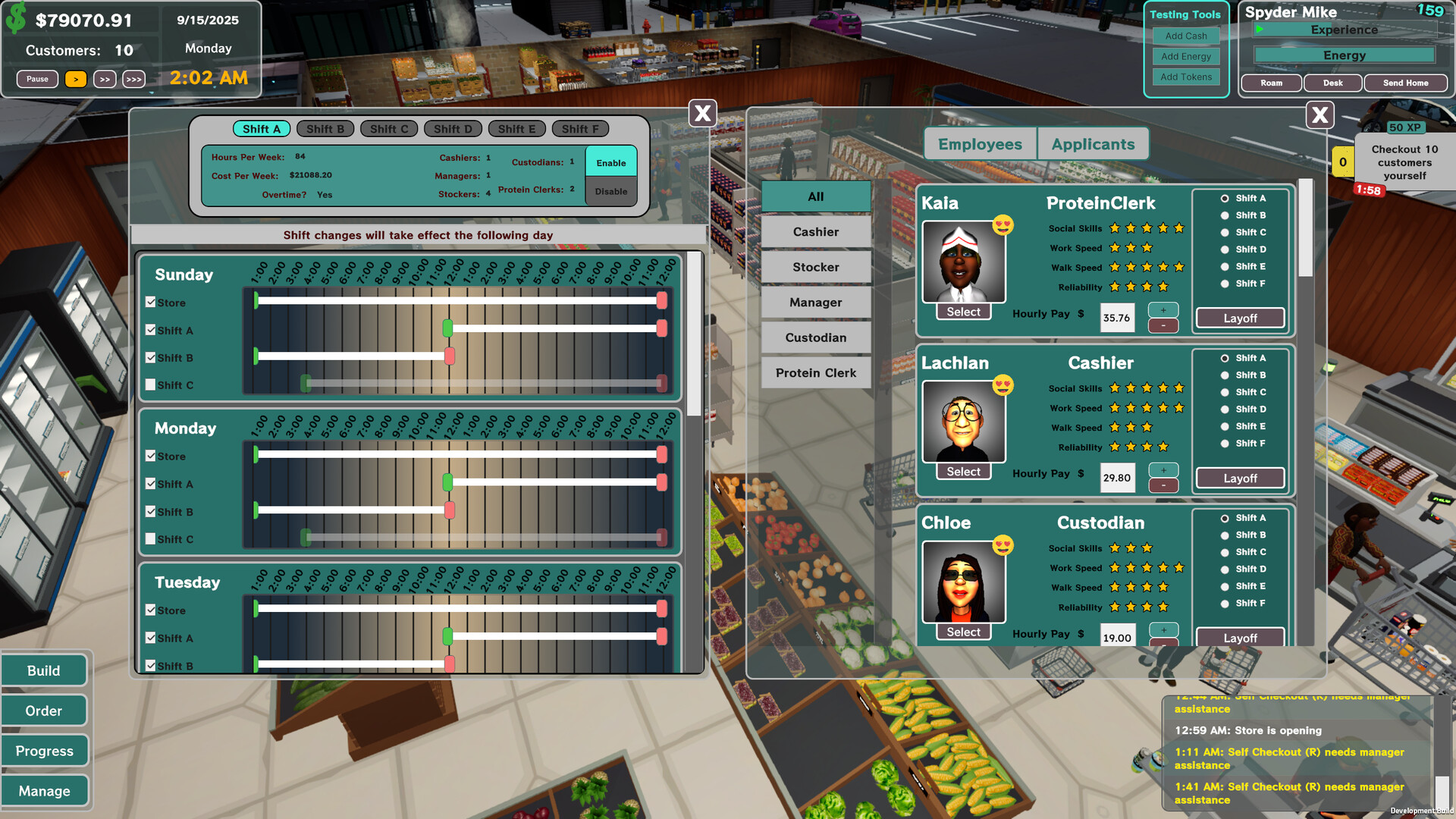This screenshot has height=819, width=1456.
Task: Click the ">>" double speed icon
Action: (105, 79)
